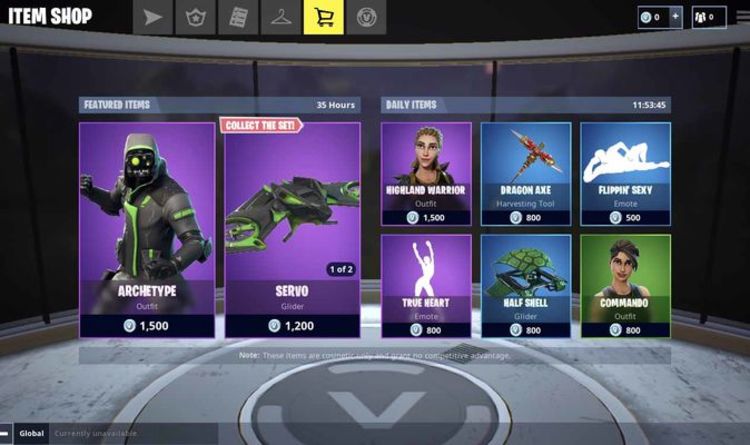The image size is (750, 445).
Task: Select the Archetype outfit for 1,500
Action: 147,229
